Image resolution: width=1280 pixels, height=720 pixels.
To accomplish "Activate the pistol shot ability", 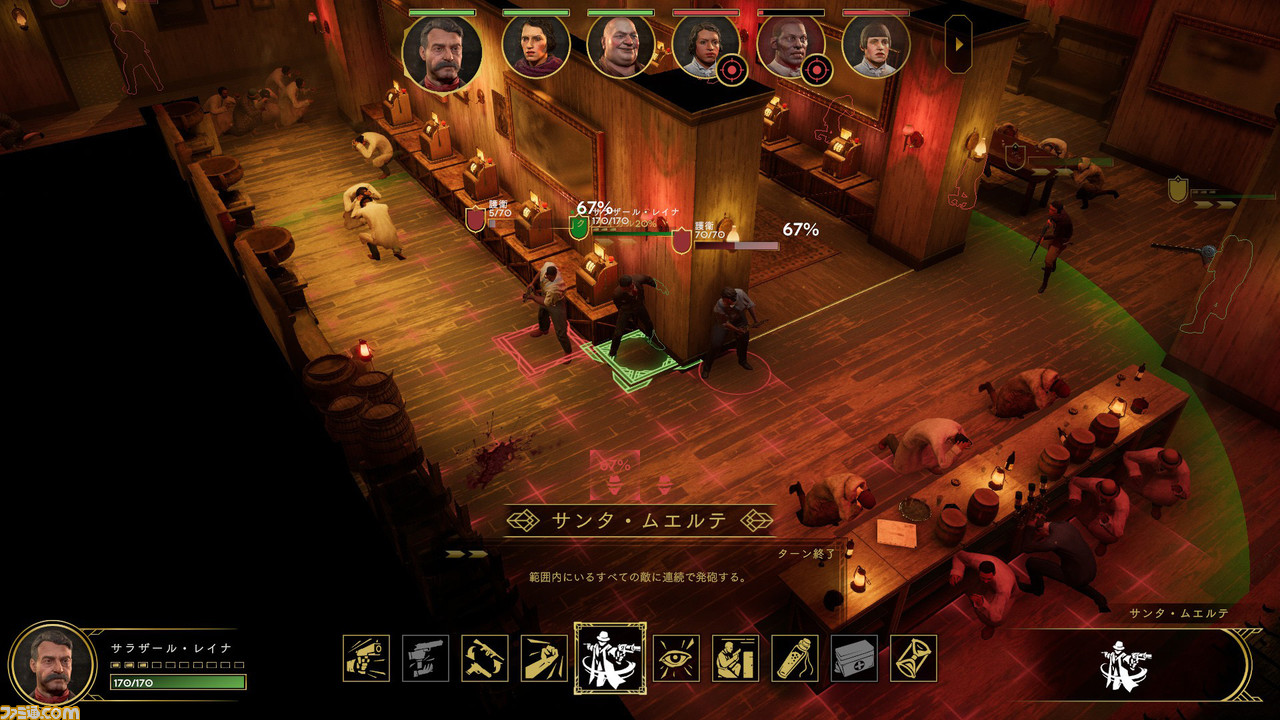I will pyautogui.click(x=366, y=658).
